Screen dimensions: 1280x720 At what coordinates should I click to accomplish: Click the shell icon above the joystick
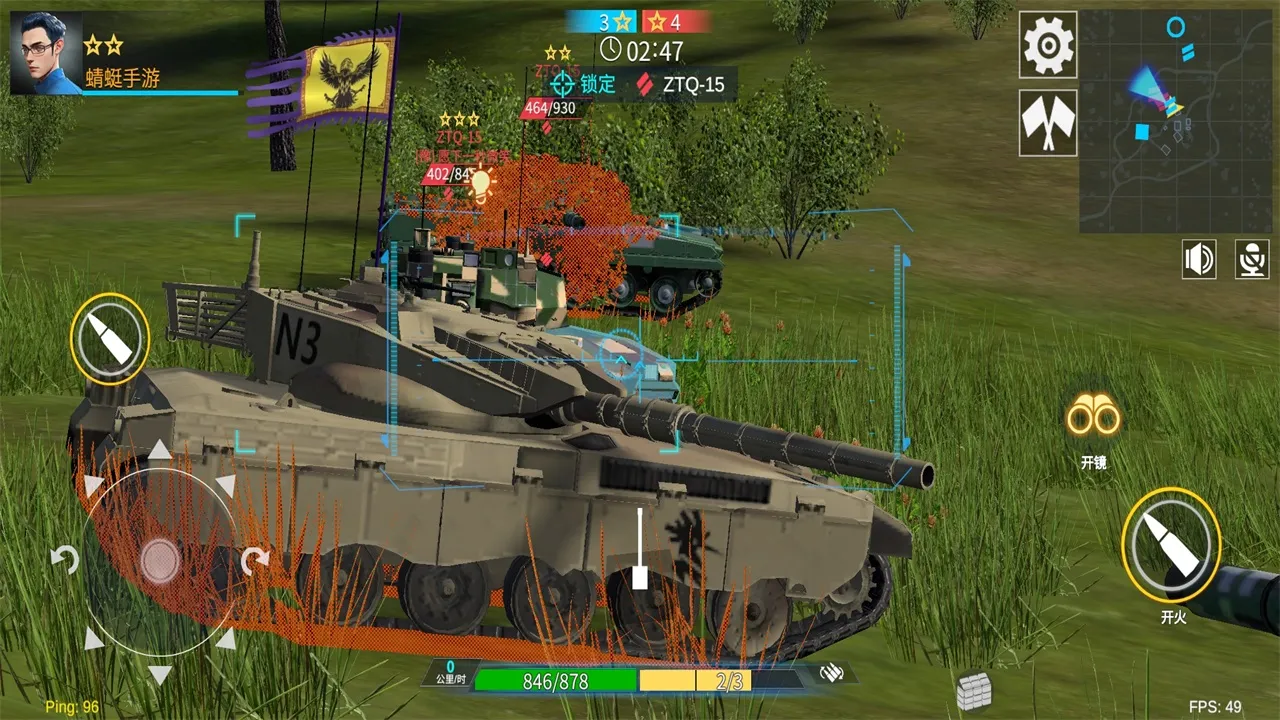(110, 340)
